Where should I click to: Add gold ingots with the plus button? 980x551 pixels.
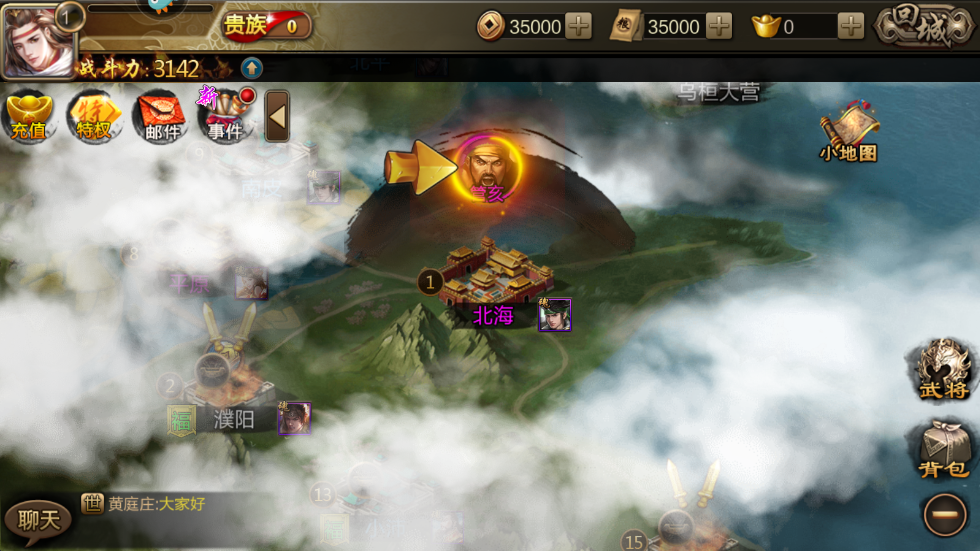click(x=851, y=27)
